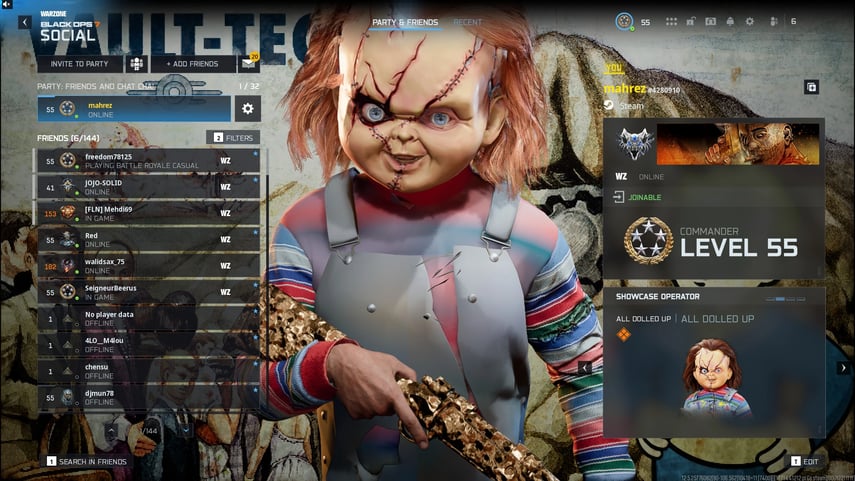Open party settings gear next to mahrez
This screenshot has height=481, width=855.
[x=248, y=109]
